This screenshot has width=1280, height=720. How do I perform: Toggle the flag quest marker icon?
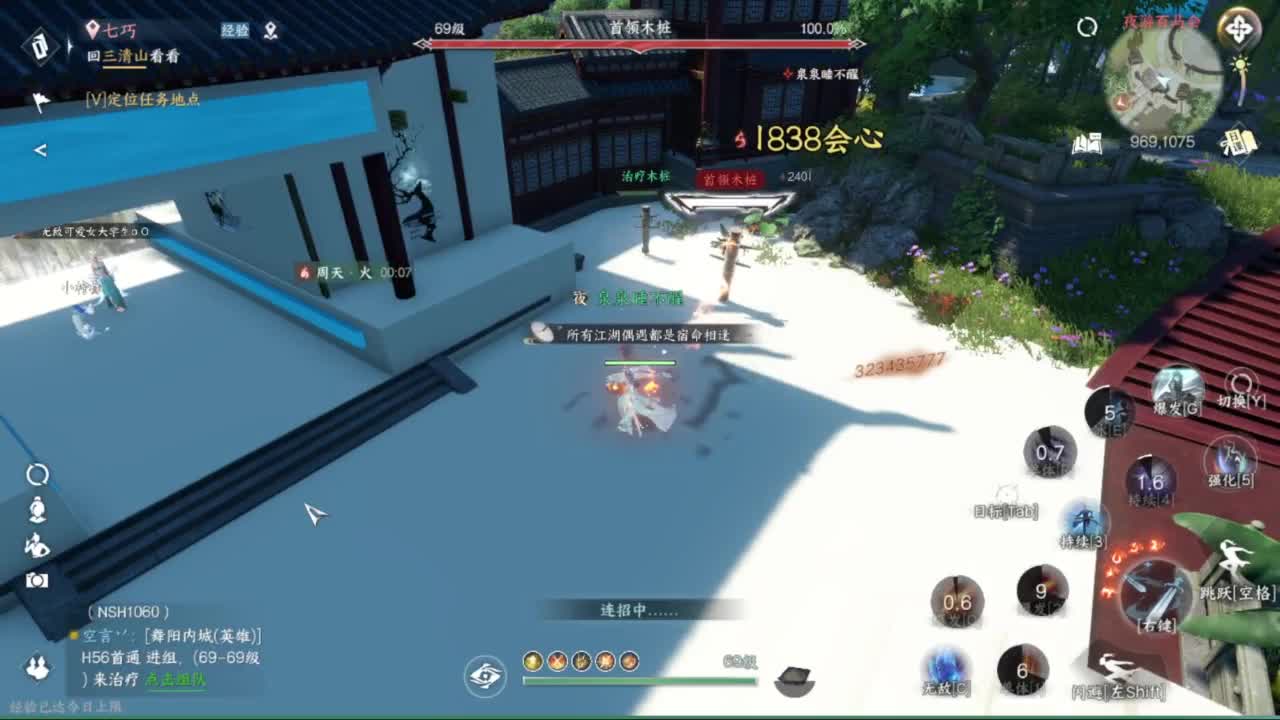[x=40, y=100]
